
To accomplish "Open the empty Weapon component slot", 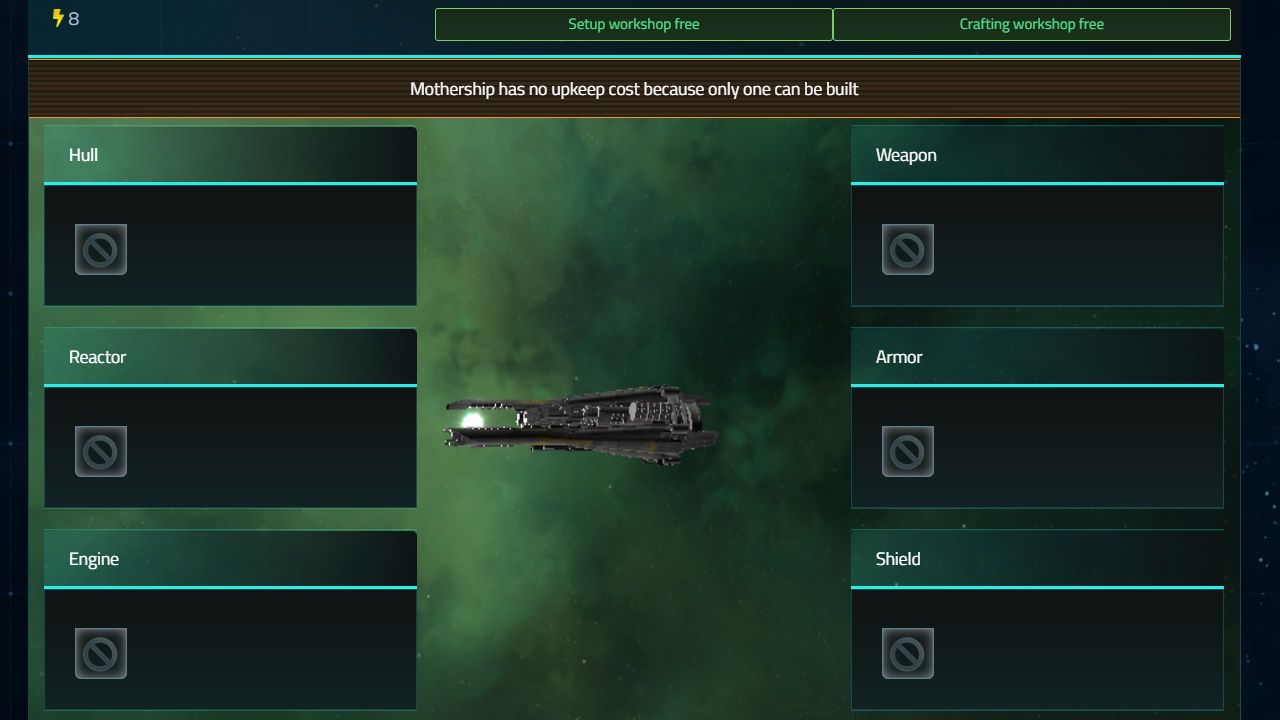I will pos(908,249).
